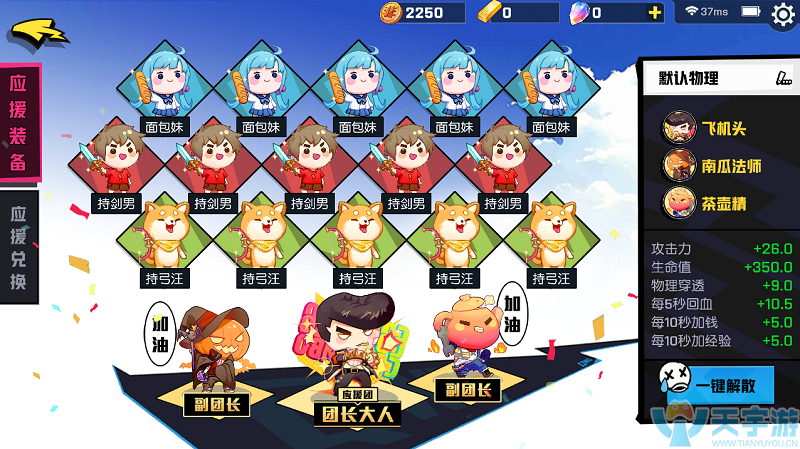Choose the 团长大人 leader slot
800x449 pixels.
[357, 410]
